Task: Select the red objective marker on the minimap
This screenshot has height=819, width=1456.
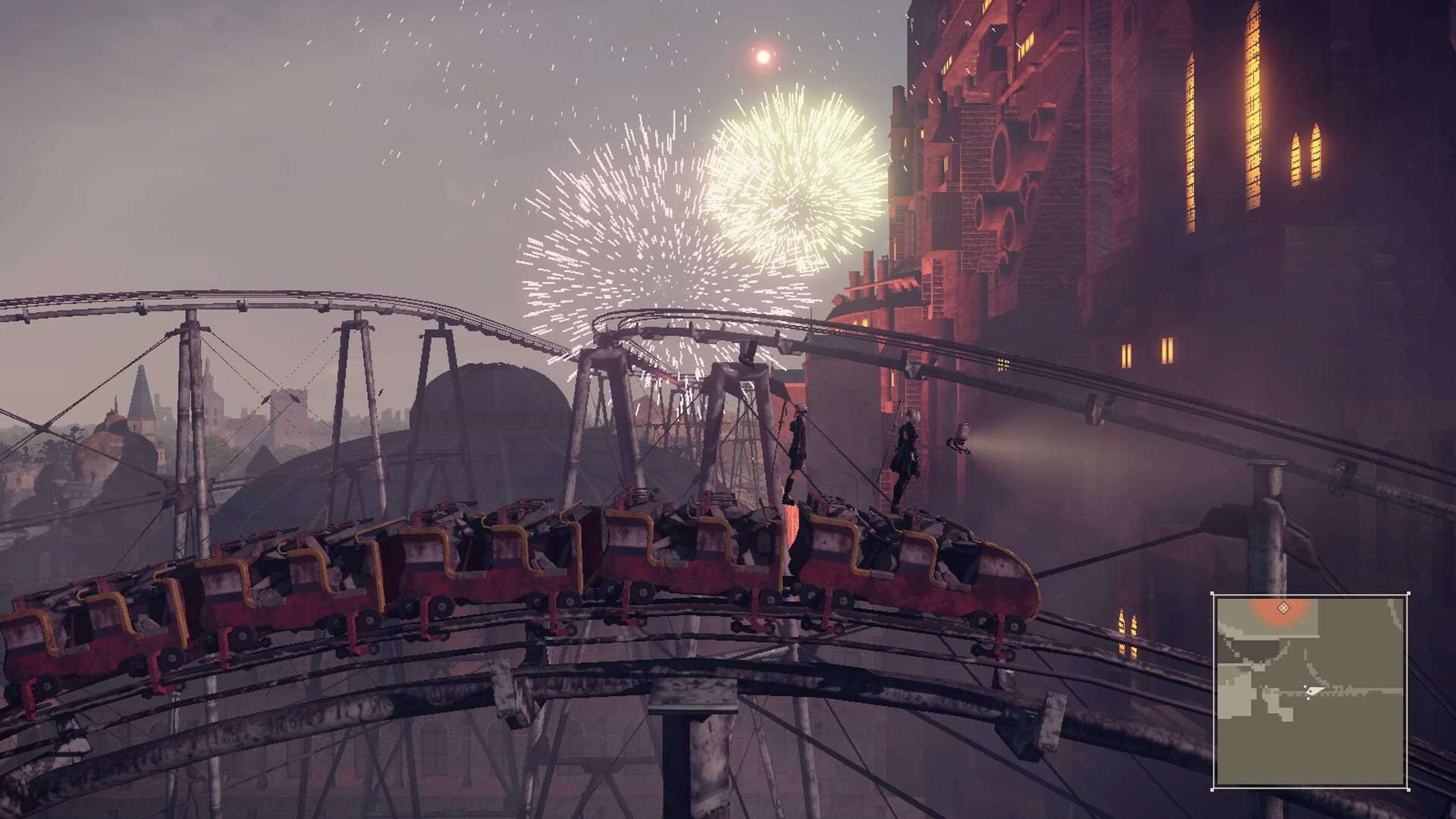Action: [1282, 608]
